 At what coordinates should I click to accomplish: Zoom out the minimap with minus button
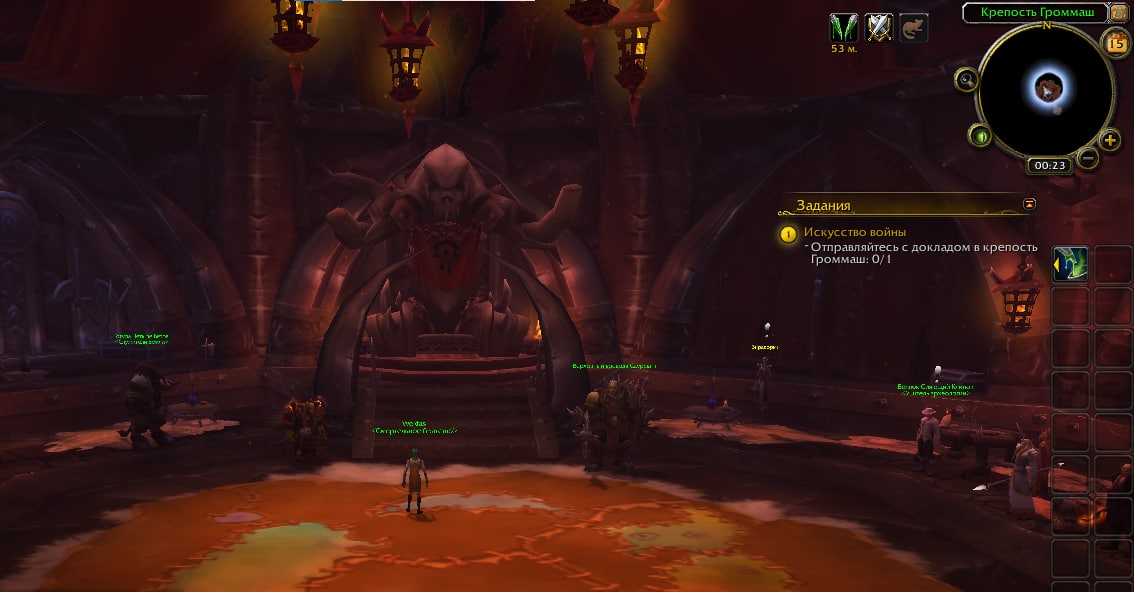pos(1089,157)
